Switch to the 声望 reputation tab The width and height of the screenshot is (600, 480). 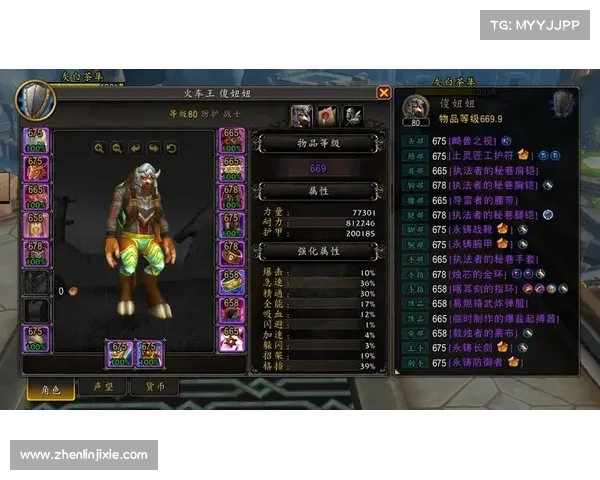click(103, 386)
